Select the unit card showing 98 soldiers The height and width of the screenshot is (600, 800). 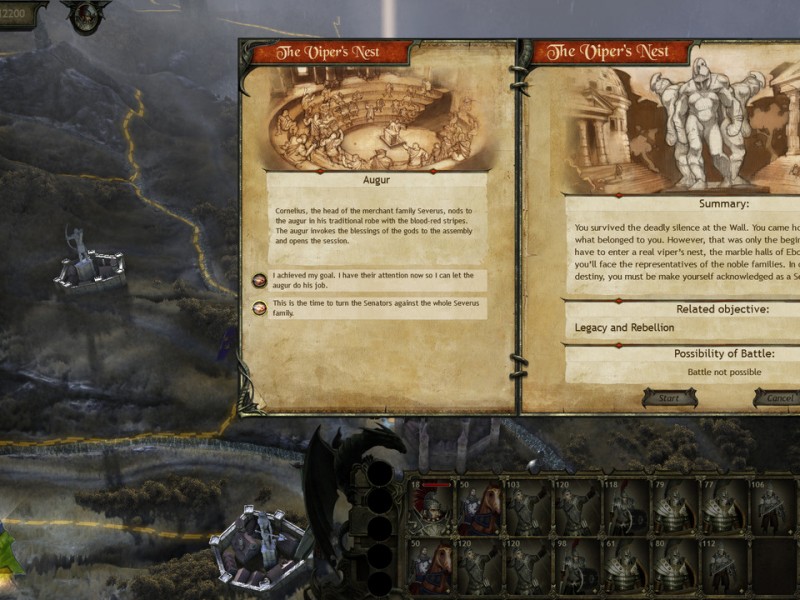576,567
